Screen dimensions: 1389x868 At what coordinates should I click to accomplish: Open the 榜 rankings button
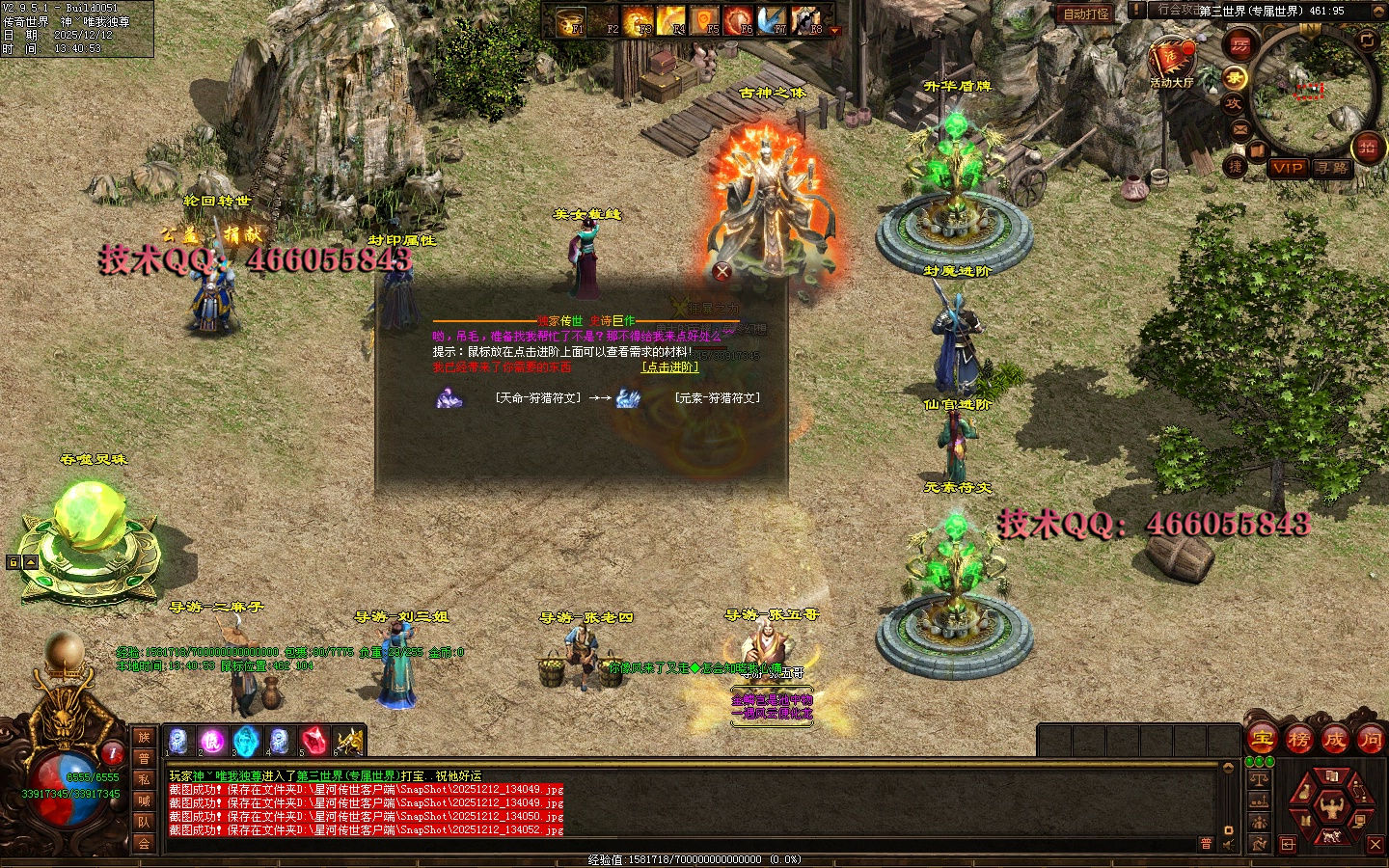(1298, 740)
